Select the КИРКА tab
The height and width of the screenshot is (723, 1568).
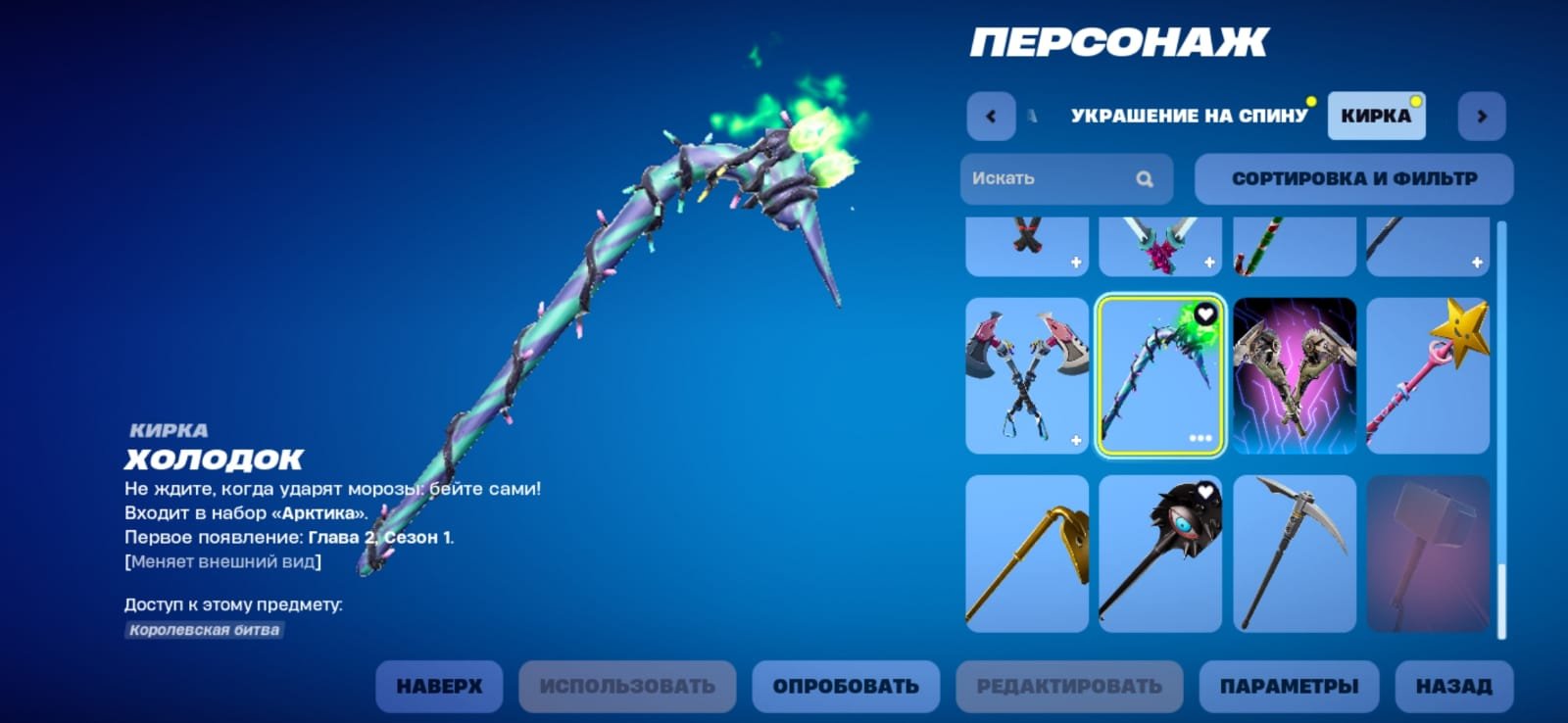(1376, 115)
